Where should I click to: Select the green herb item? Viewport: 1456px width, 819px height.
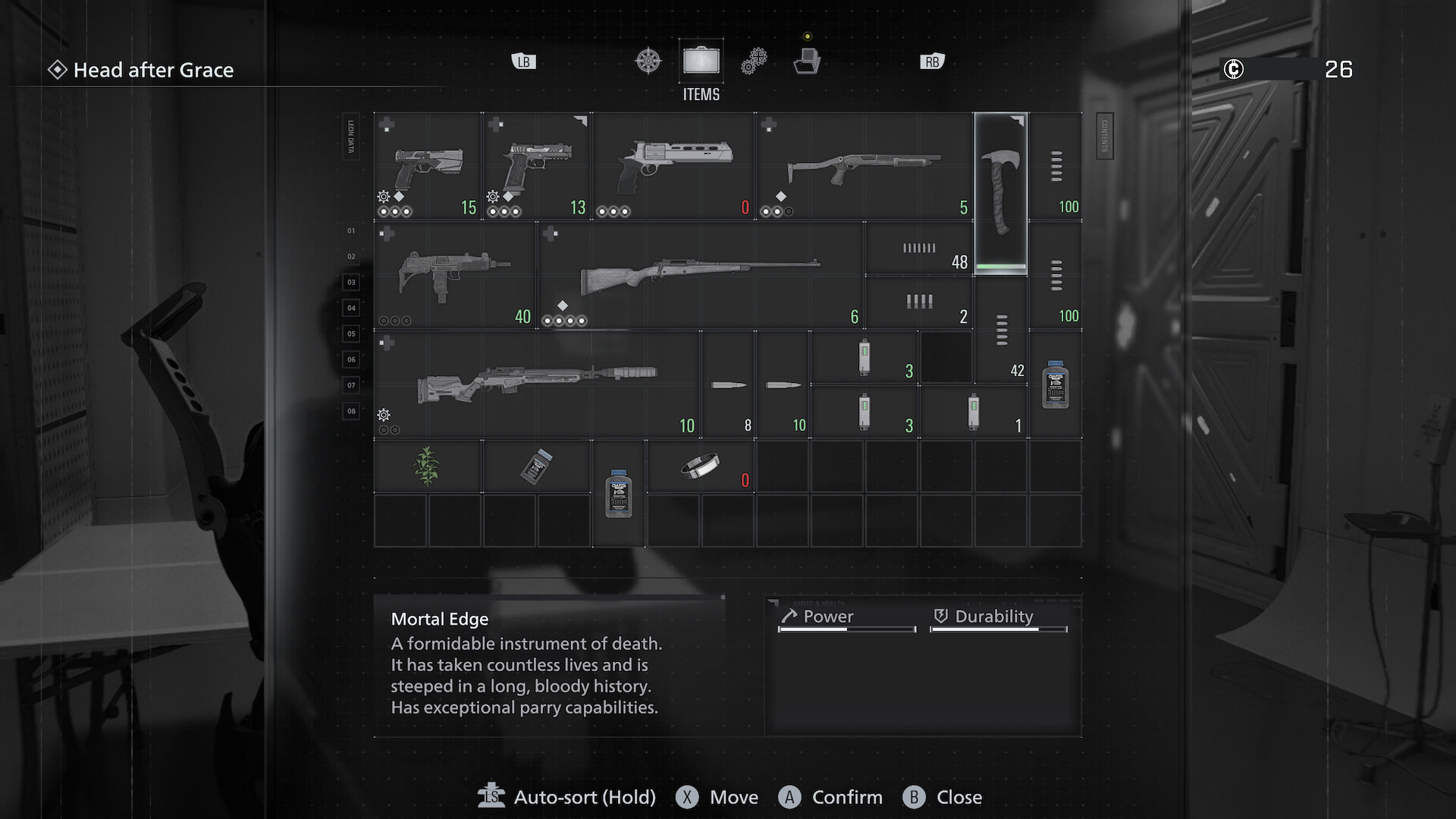pos(427,466)
